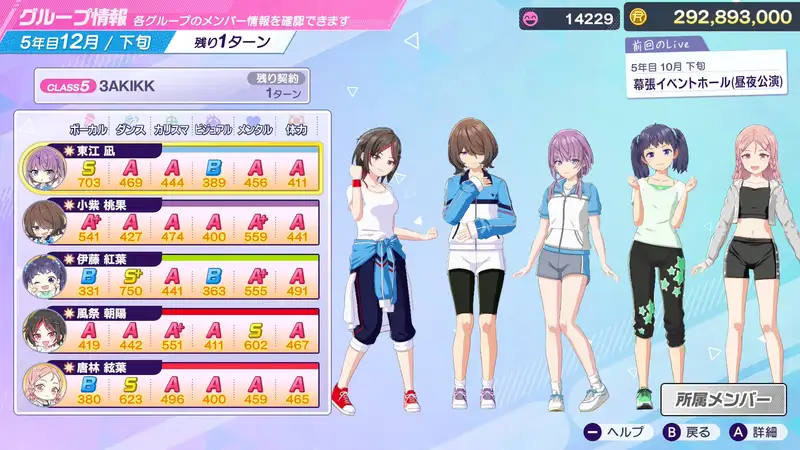
Task: Open the 所属メンバー button
Action: tap(725, 398)
